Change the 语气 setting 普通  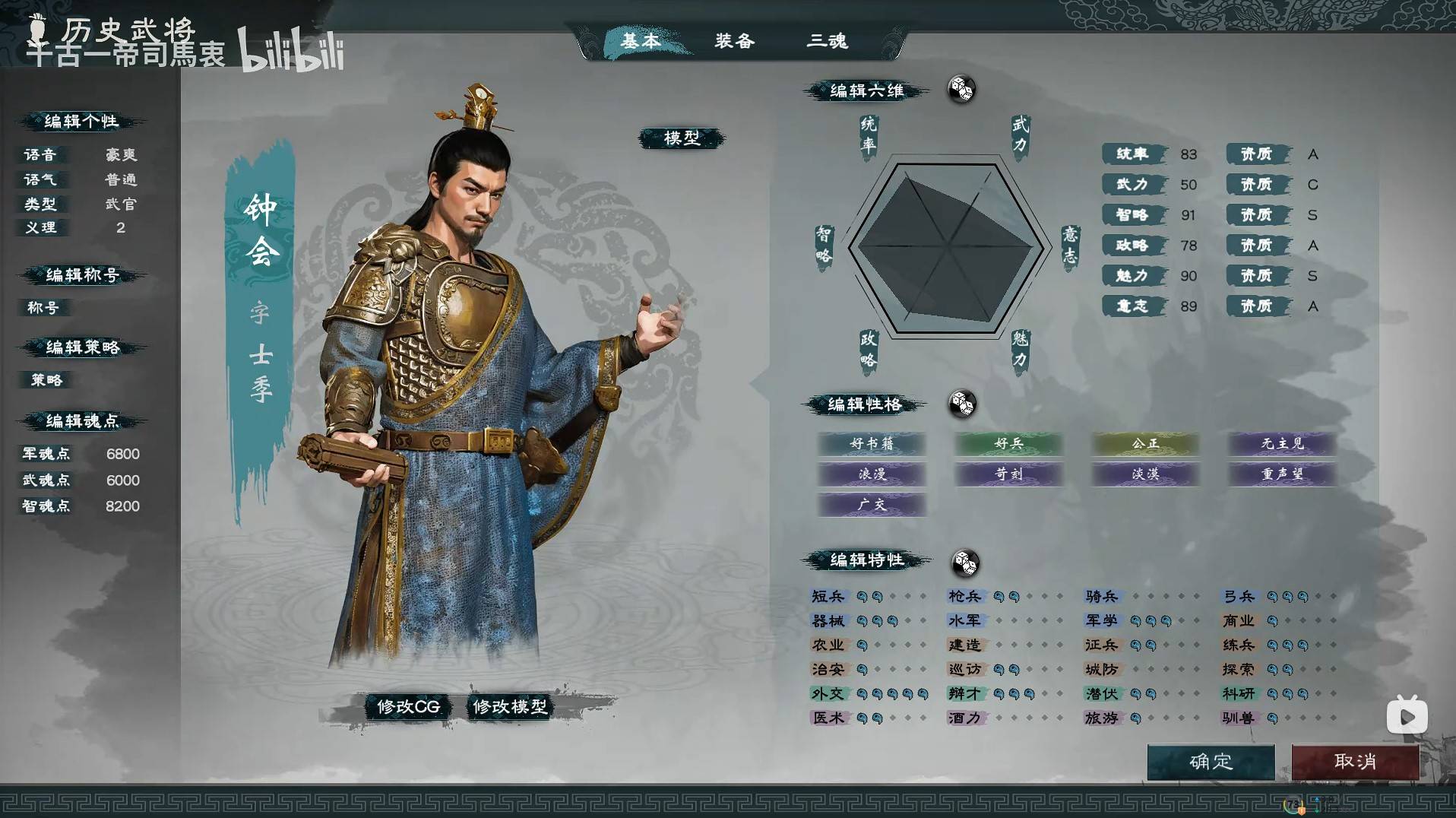coord(122,179)
